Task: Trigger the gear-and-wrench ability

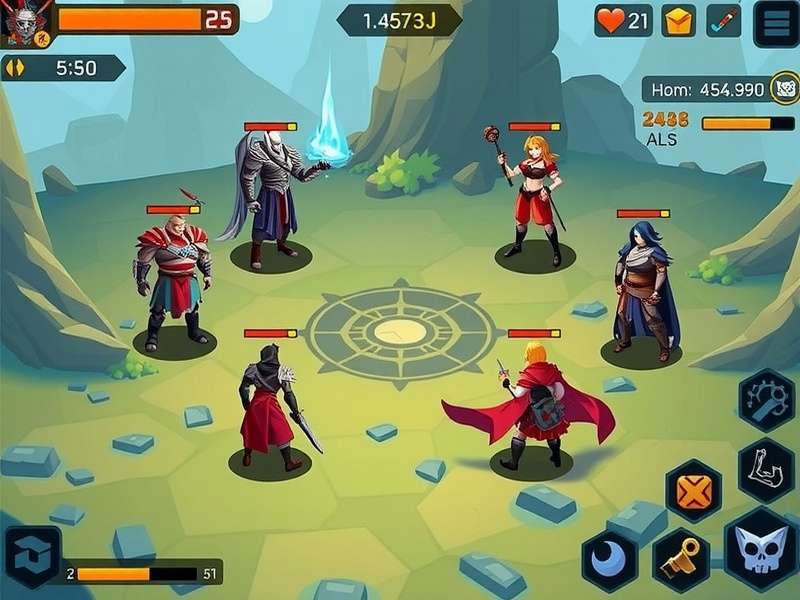Action: pos(766,400)
